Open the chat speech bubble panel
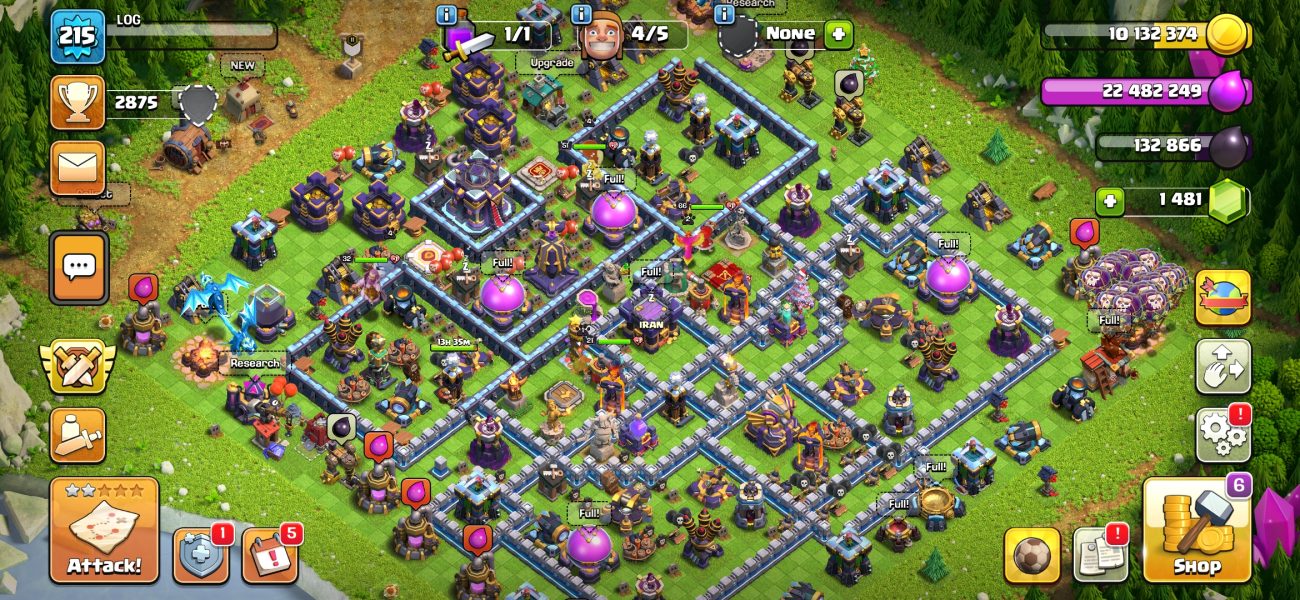1300x600 pixels. [78, 267]
